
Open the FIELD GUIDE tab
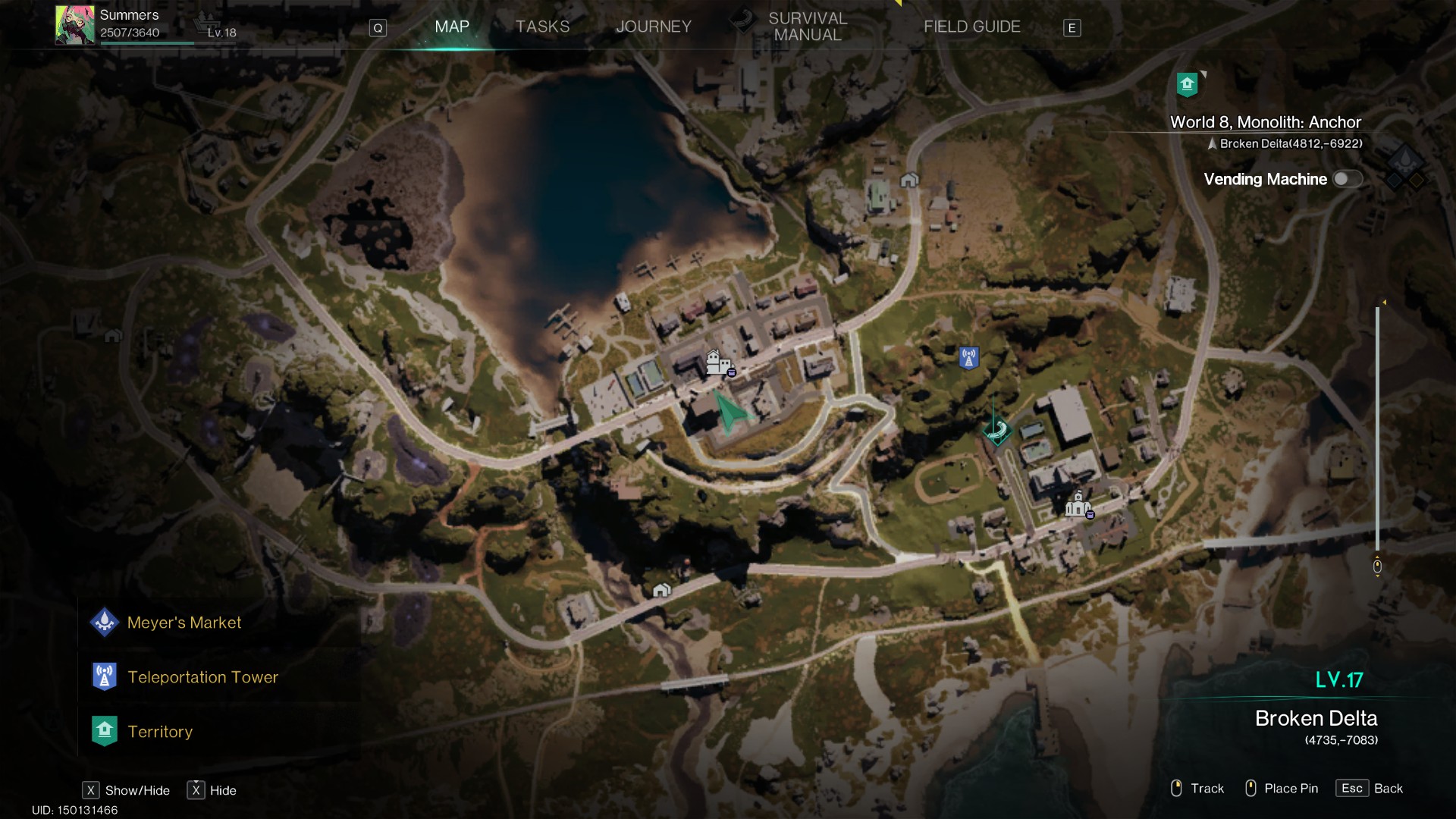(x=972, y=26)
